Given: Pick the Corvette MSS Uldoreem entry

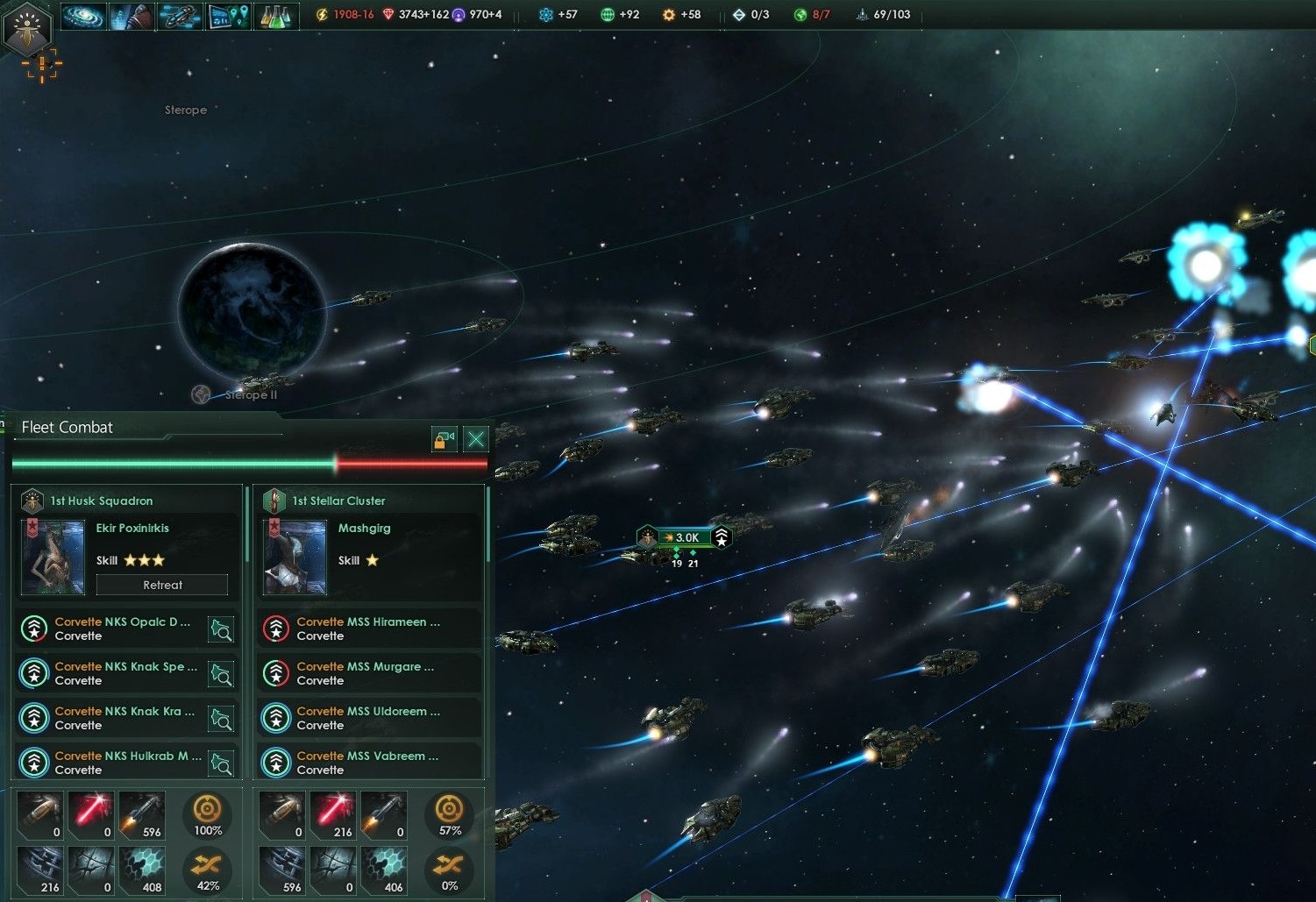Looking at the screenshot, I should 368,718.
